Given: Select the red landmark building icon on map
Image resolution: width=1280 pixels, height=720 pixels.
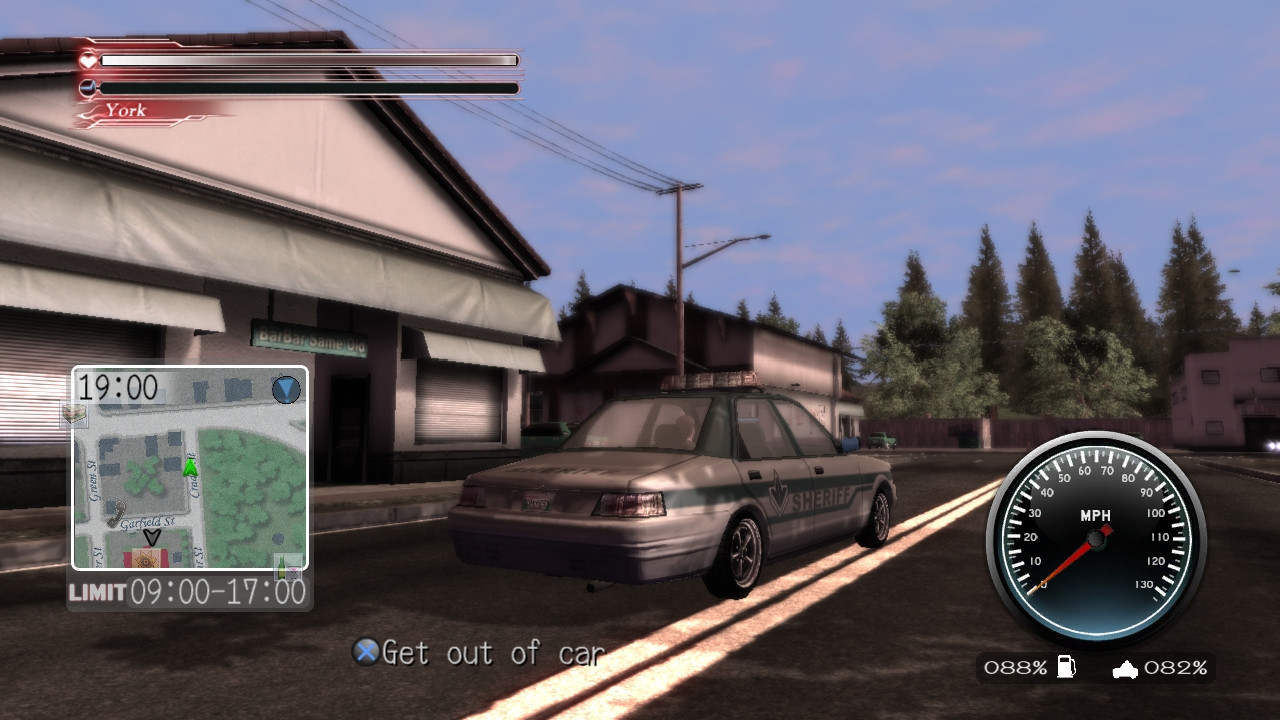Looking at the screenshot, I should click(144, 558).
